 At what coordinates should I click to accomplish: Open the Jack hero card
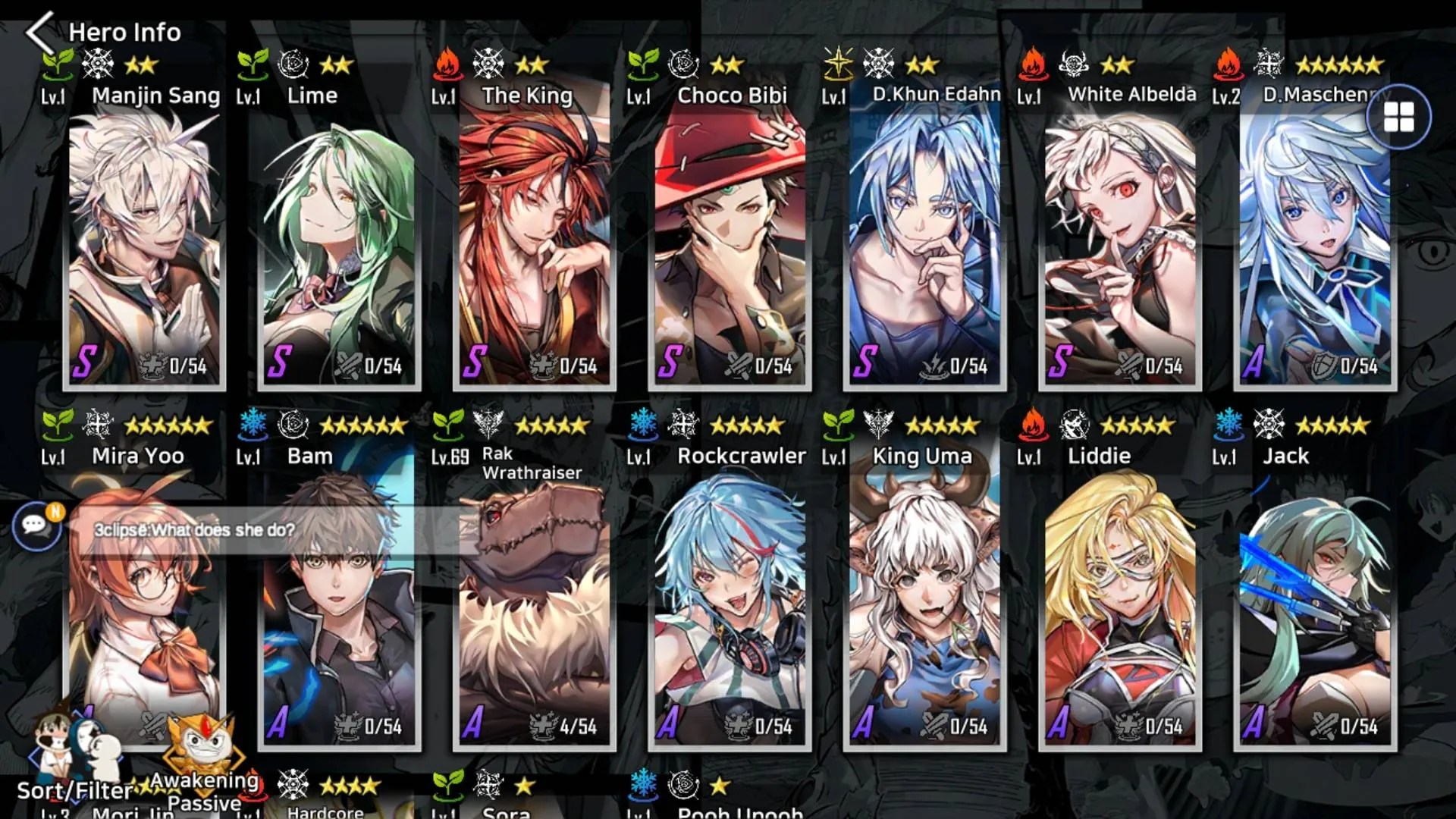1315,607
